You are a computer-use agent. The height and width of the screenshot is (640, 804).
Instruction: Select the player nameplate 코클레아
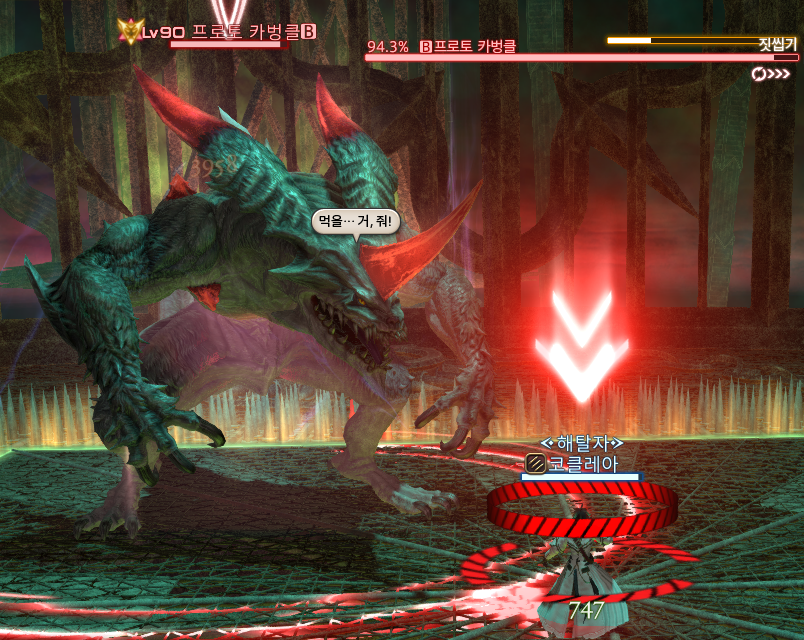[584, 463]
